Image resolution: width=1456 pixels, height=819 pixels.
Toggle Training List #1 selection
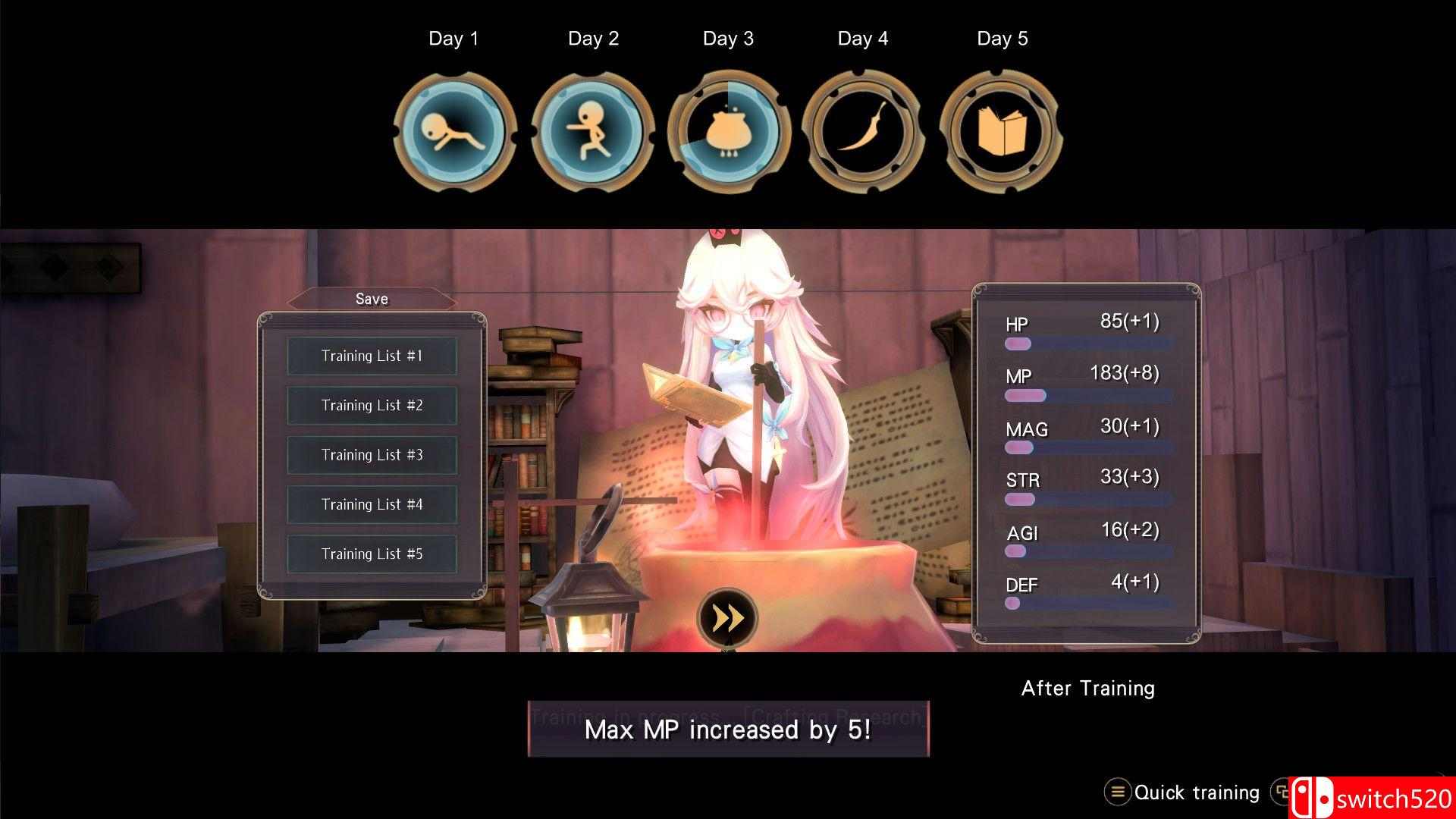coord(372,356)
